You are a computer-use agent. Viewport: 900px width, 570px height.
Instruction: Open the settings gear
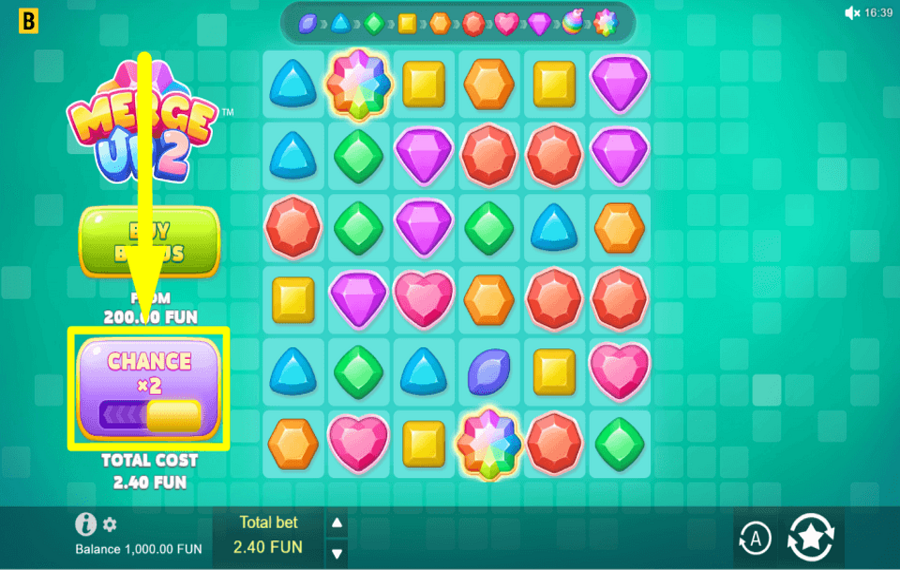[x=110, y=524]
